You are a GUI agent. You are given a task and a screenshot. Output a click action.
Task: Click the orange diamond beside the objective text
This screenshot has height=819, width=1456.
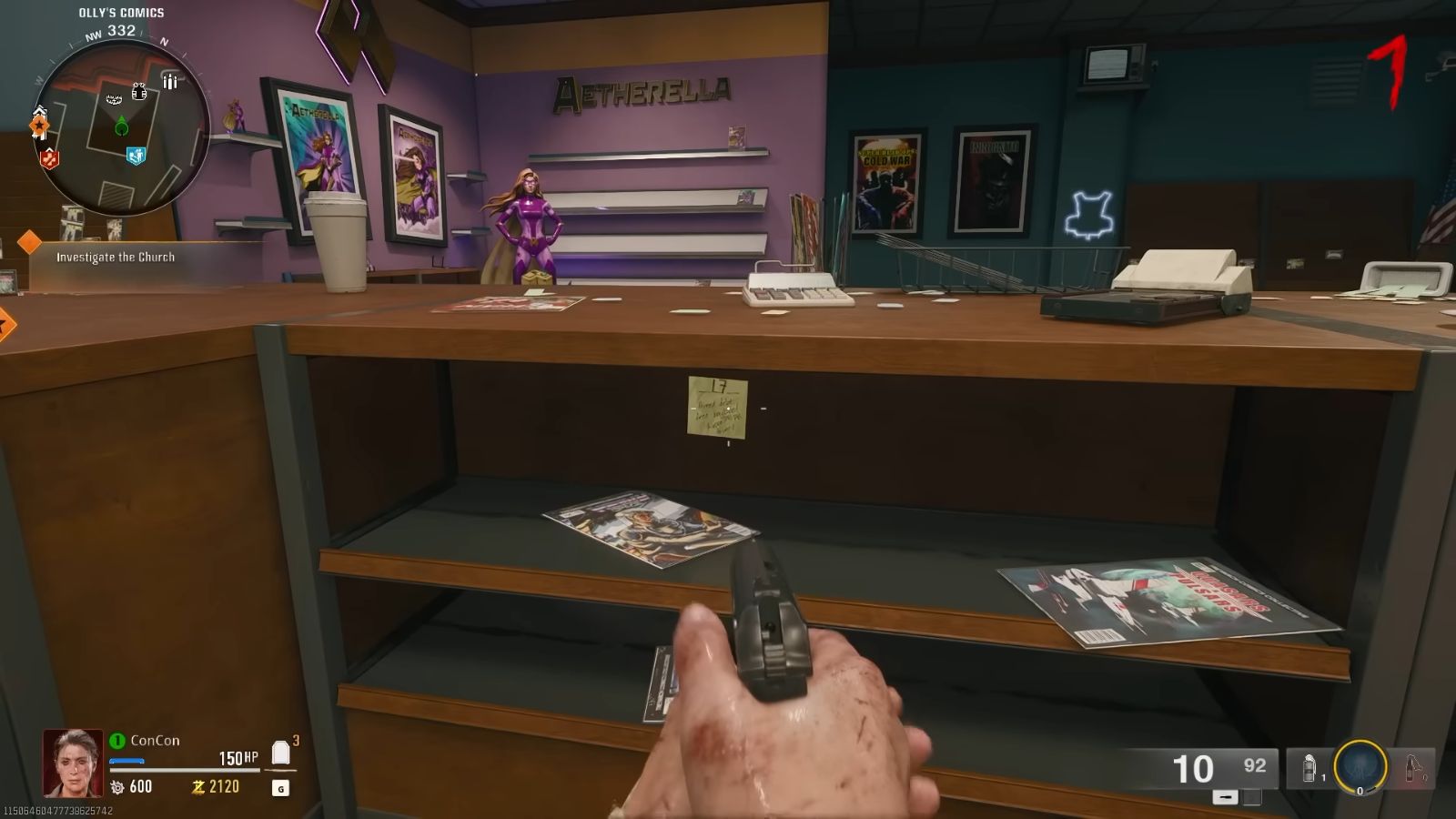tap(30, 244)
